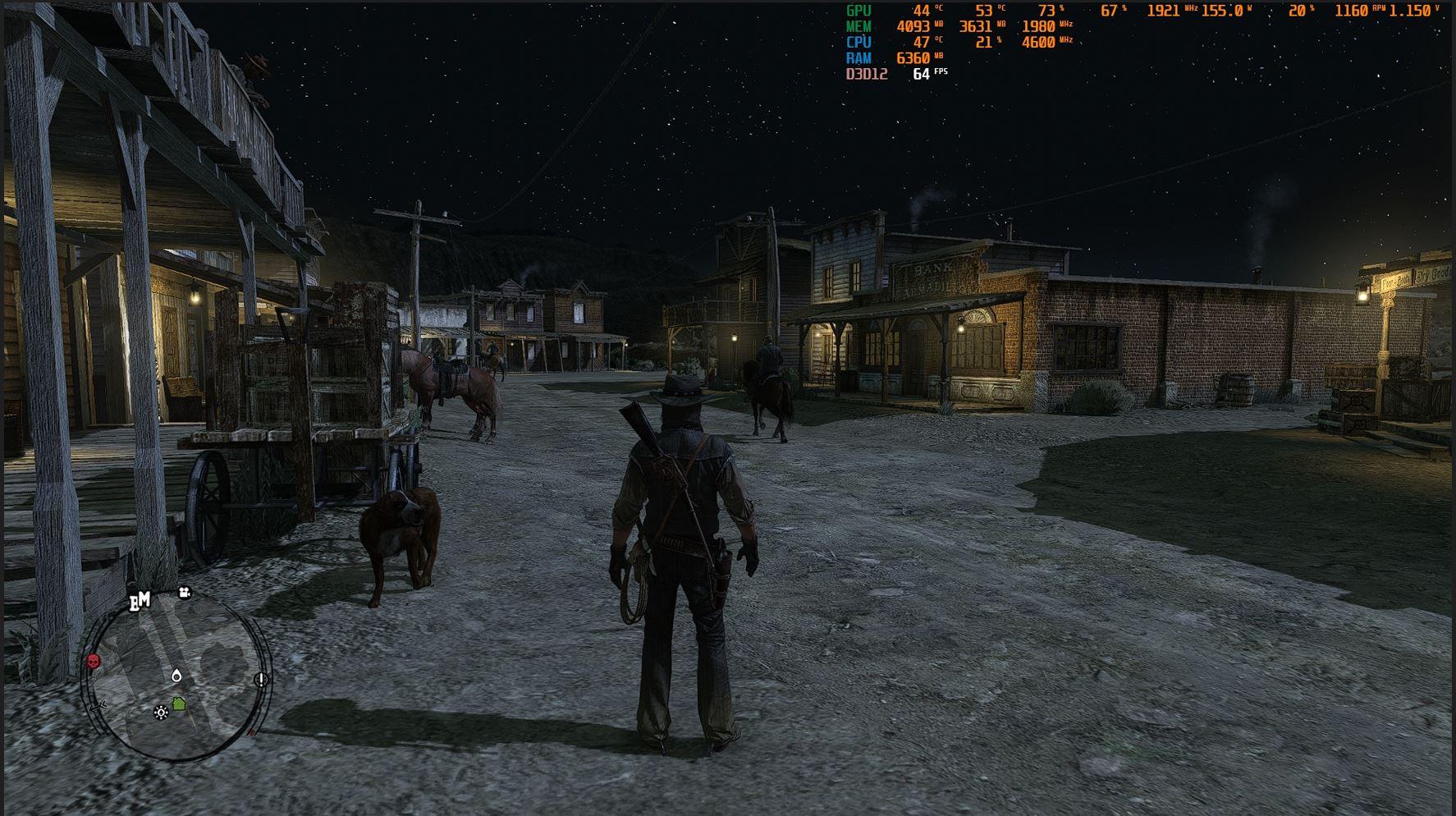Select the sun-shaped marker on minimap
The image size is (1456, 816).
point(161,712)
